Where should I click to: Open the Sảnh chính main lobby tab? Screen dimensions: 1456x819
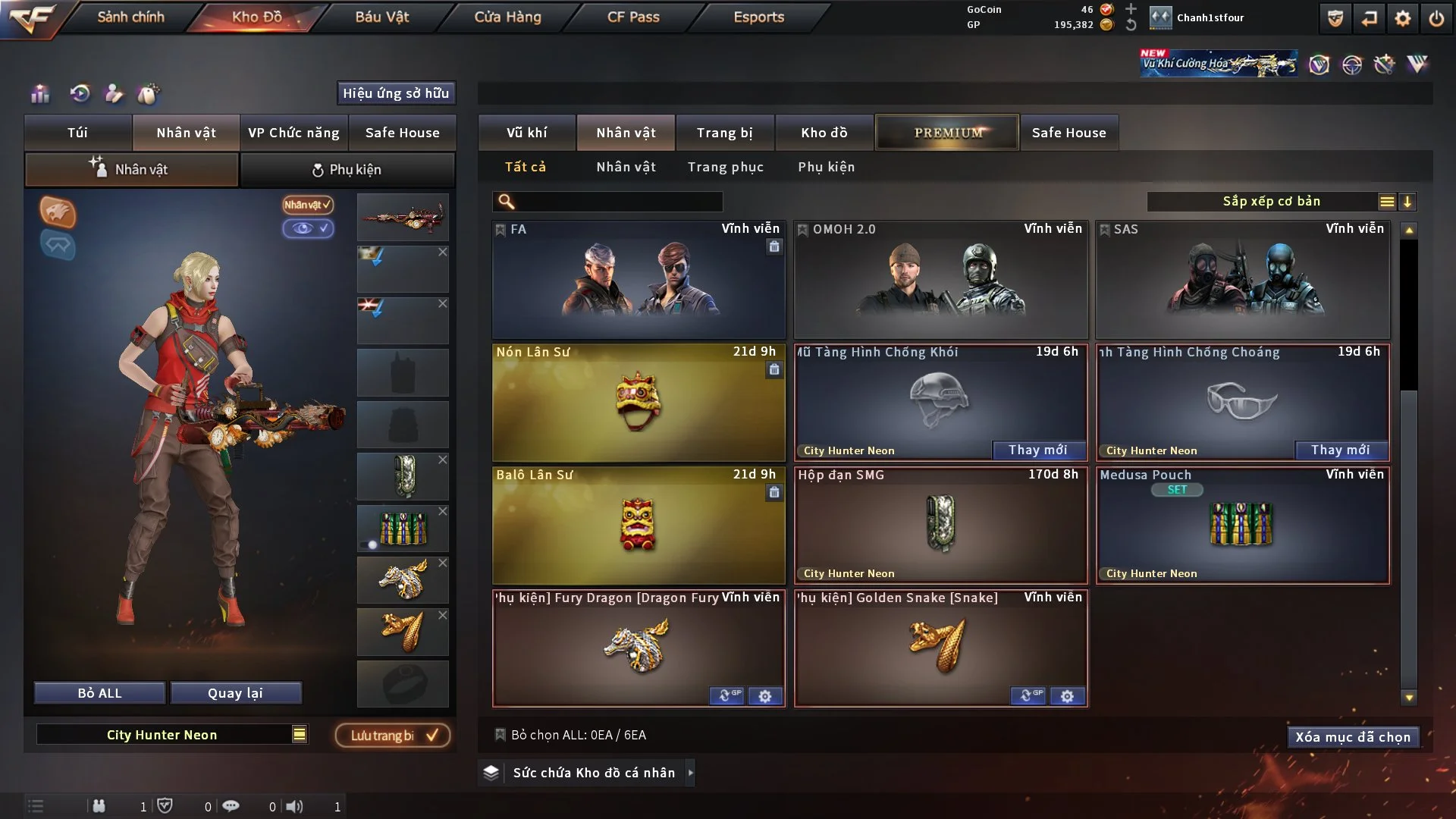click(130, 17)
